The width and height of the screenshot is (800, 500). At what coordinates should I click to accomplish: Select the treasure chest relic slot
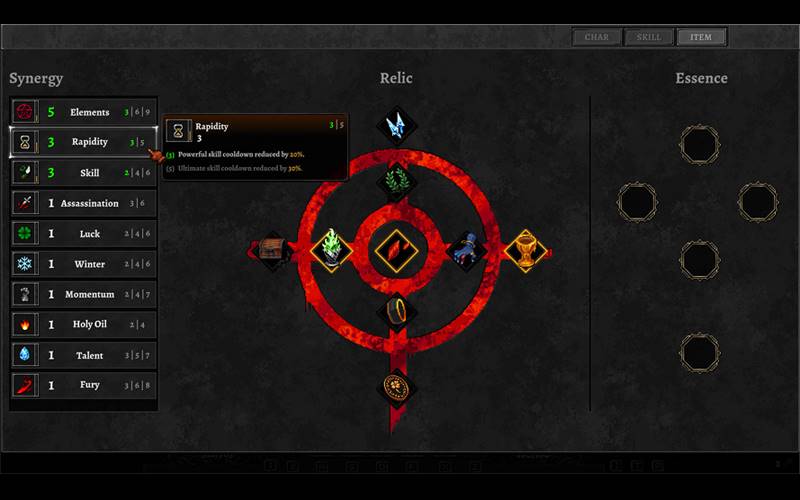[x=271, y=250]
